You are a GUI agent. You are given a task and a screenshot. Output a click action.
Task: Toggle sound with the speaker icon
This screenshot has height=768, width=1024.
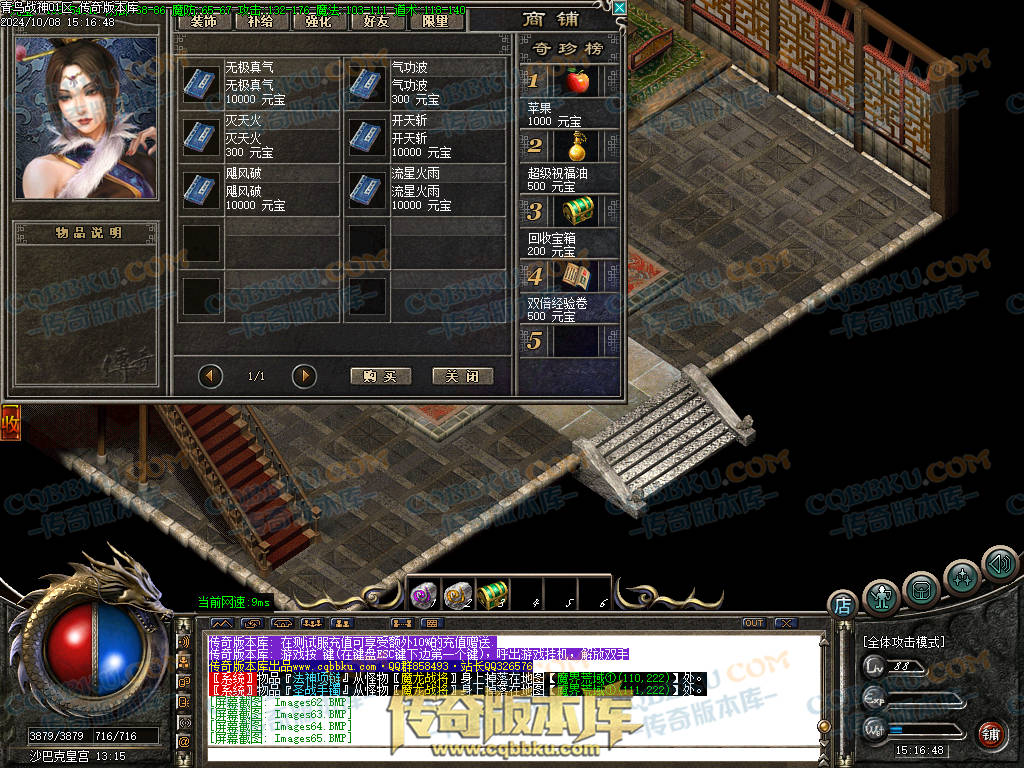998,563
